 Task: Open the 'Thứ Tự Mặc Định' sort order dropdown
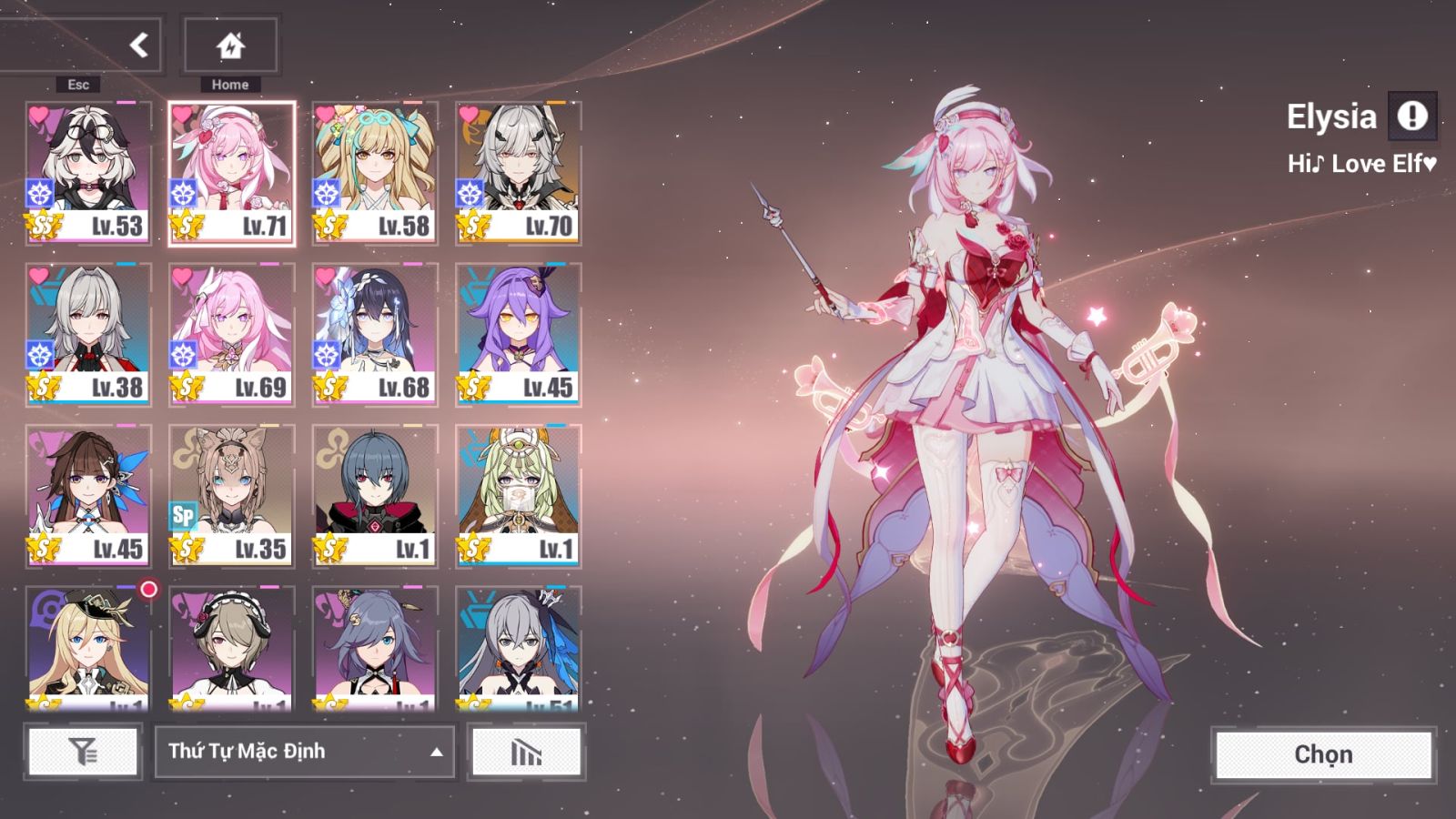(x=305, y=753)
